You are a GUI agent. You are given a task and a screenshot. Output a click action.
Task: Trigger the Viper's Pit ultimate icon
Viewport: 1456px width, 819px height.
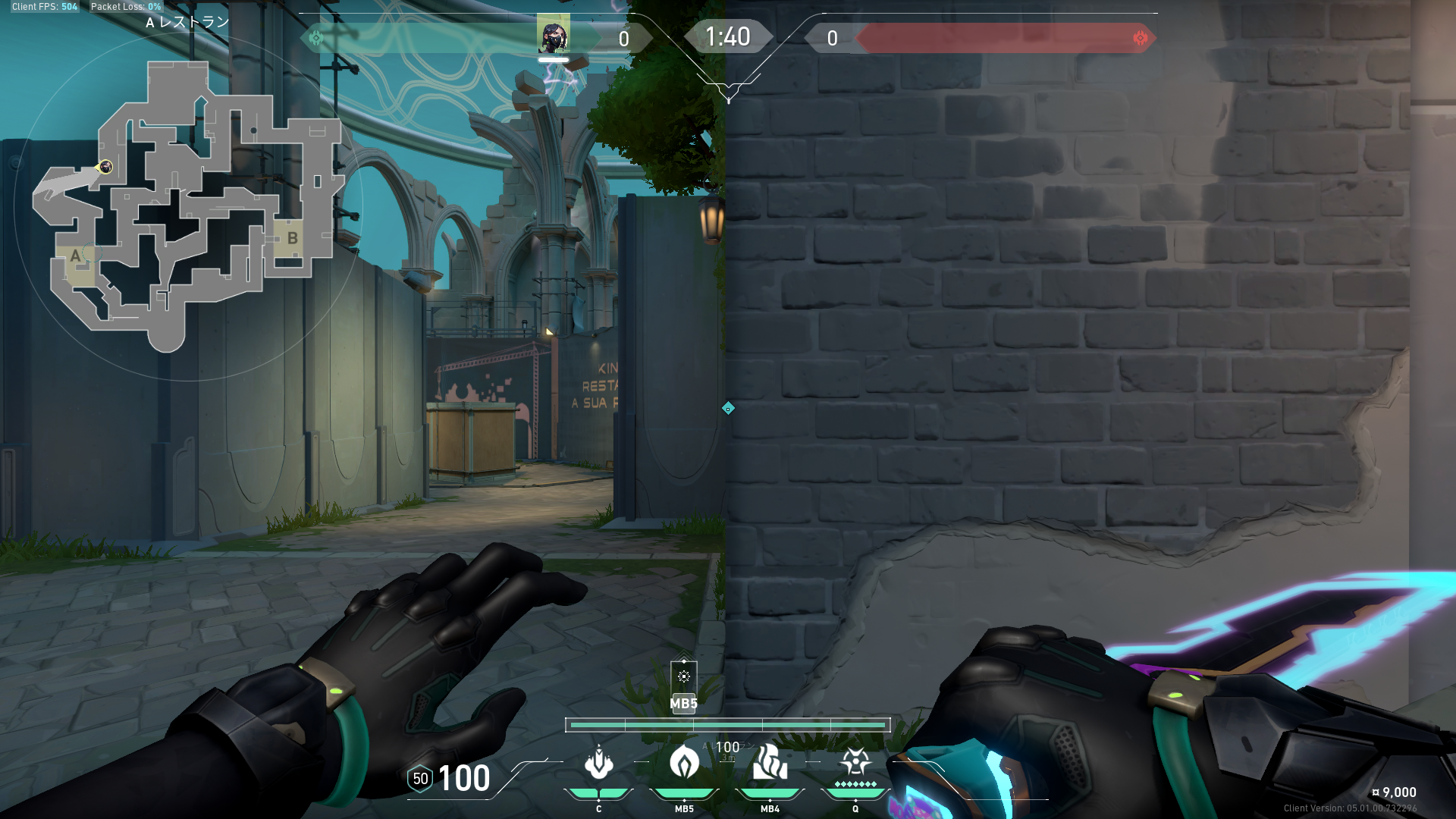tap(855, 761)
